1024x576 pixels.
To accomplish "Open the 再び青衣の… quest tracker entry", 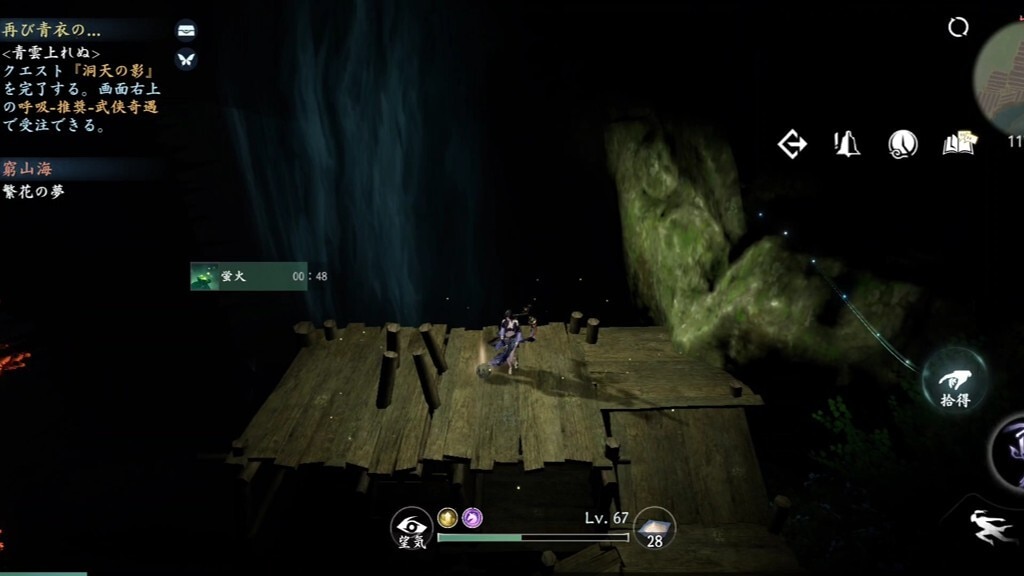I will tap(52, 30).
